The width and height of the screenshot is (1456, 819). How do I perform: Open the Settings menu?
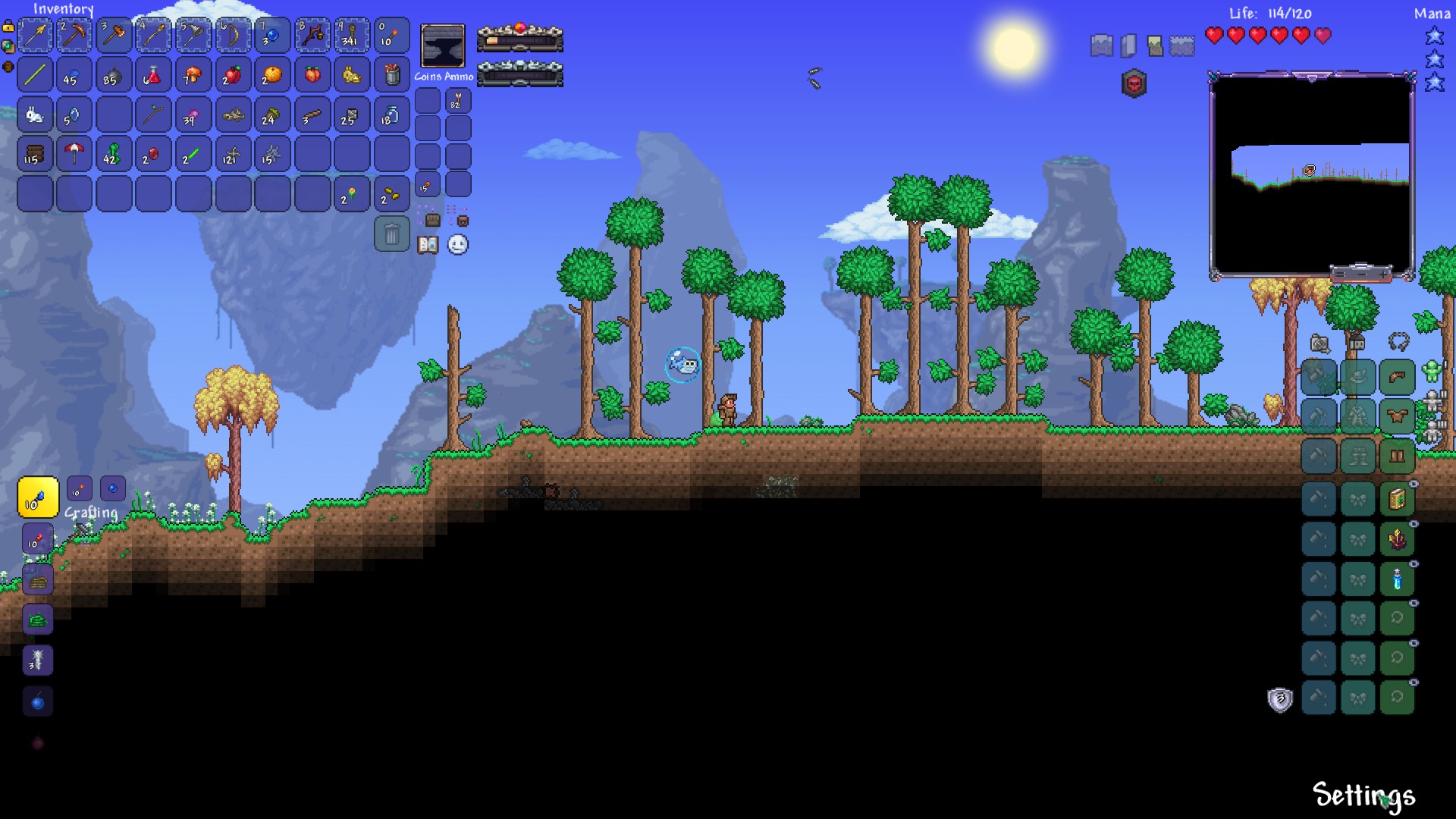(1363, 795)
